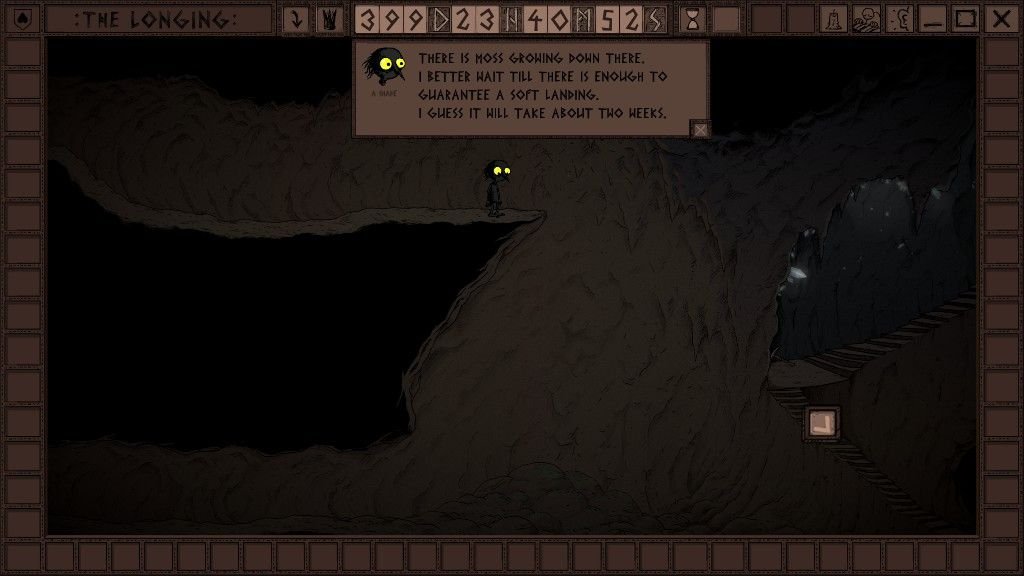Open the candle icon

pos(835,19)
